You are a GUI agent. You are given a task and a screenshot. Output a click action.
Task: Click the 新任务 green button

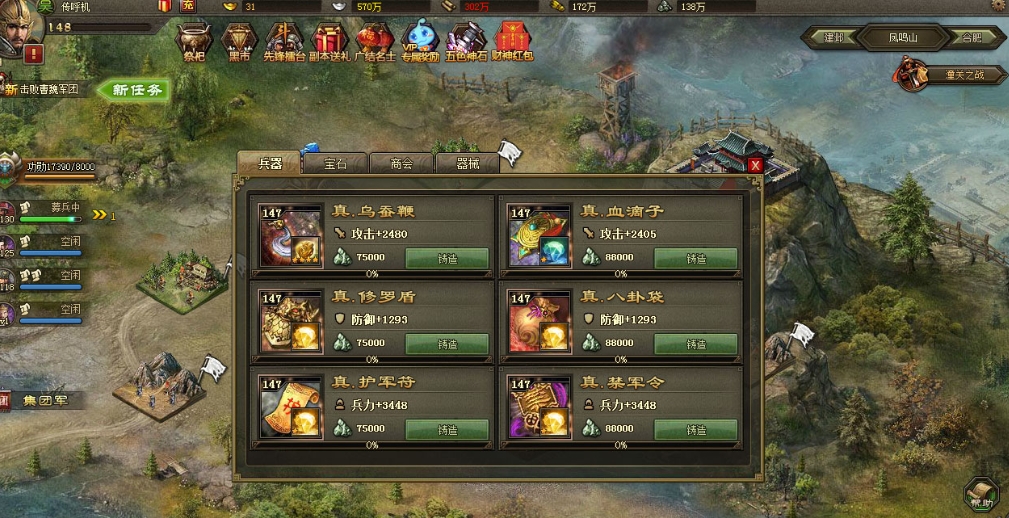point(137,90)
